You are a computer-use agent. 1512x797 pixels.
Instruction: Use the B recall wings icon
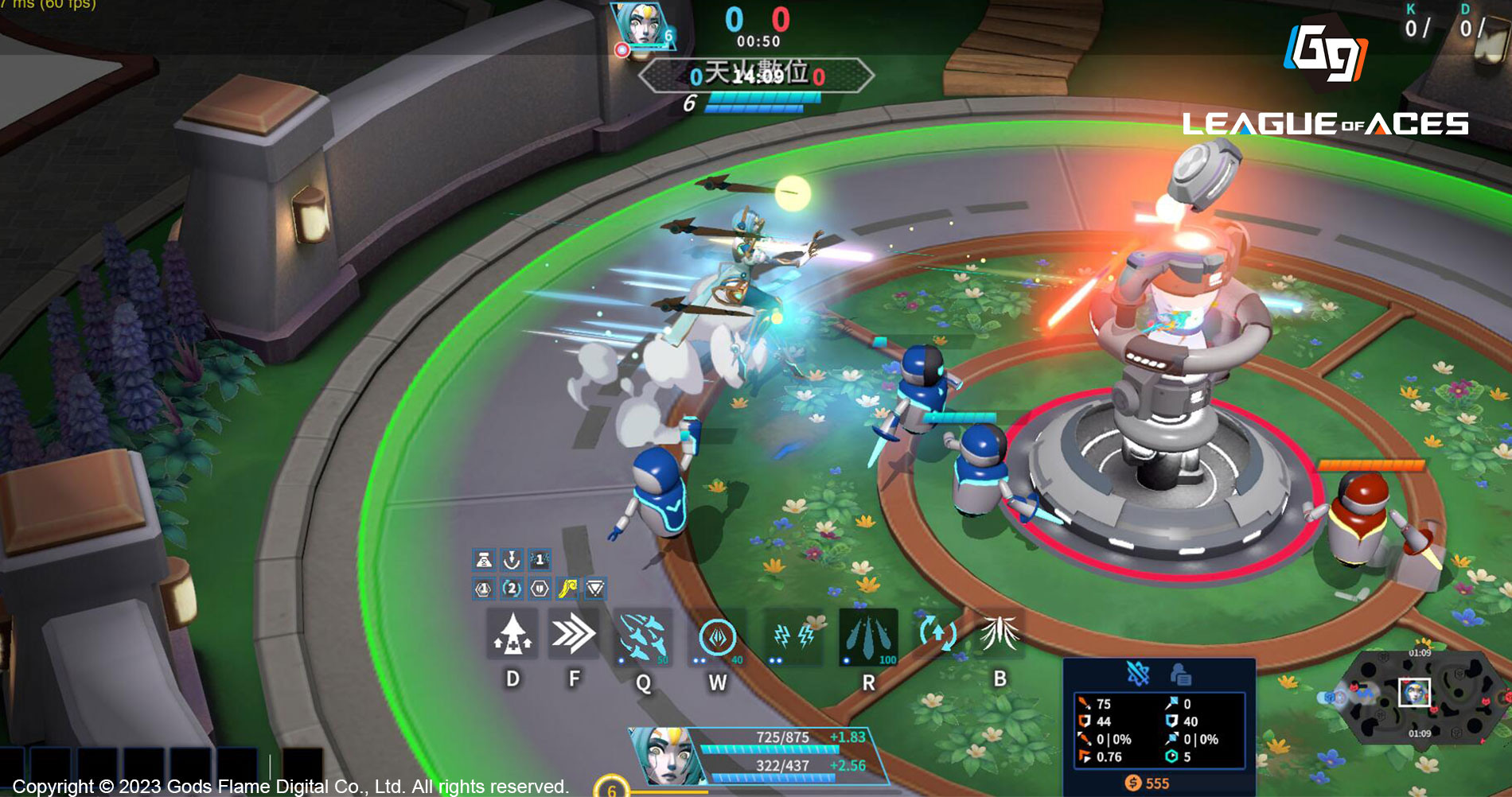(x=1000, y=634)
